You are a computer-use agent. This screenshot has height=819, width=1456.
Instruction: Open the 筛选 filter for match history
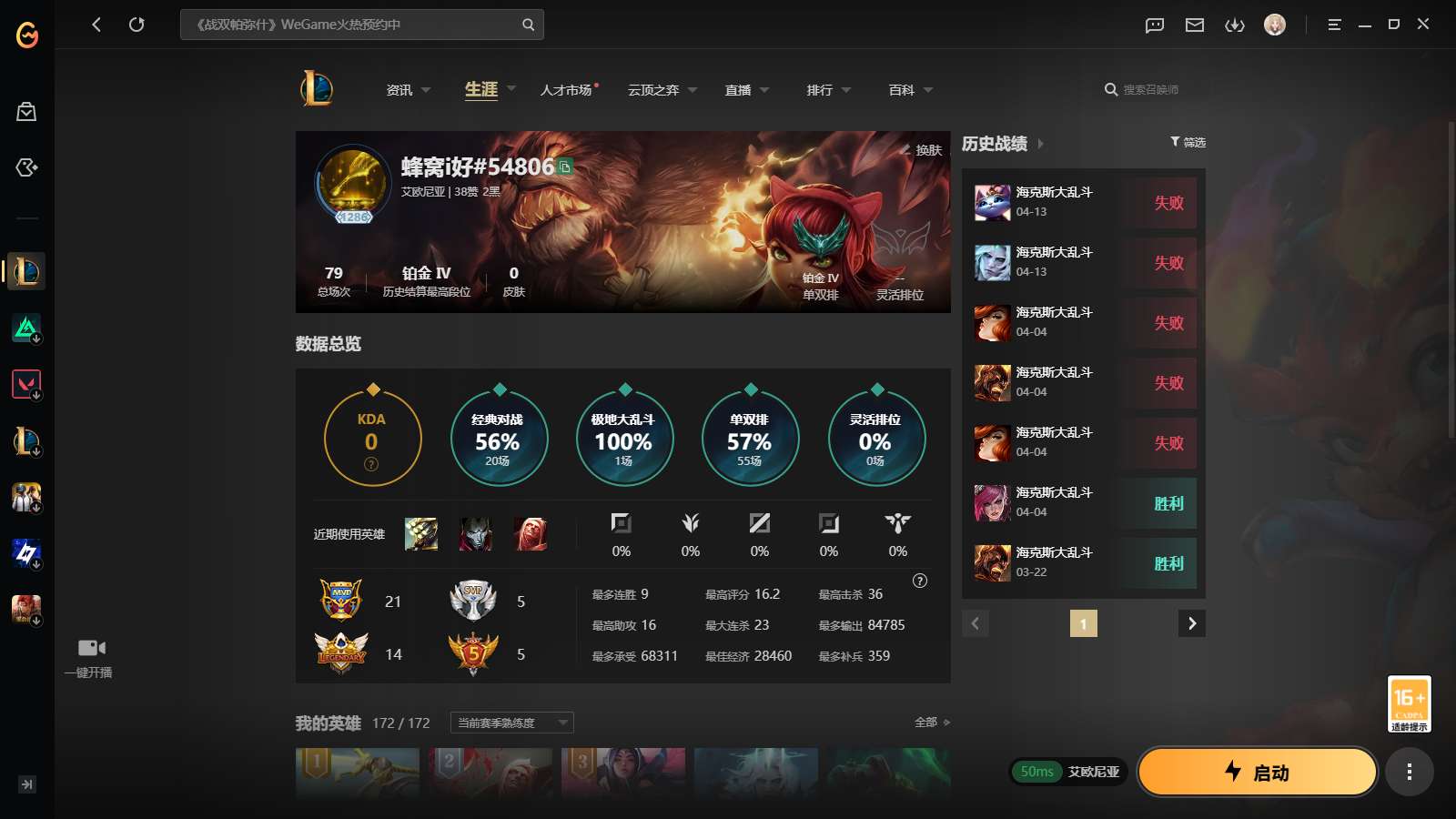[1187, 142]
